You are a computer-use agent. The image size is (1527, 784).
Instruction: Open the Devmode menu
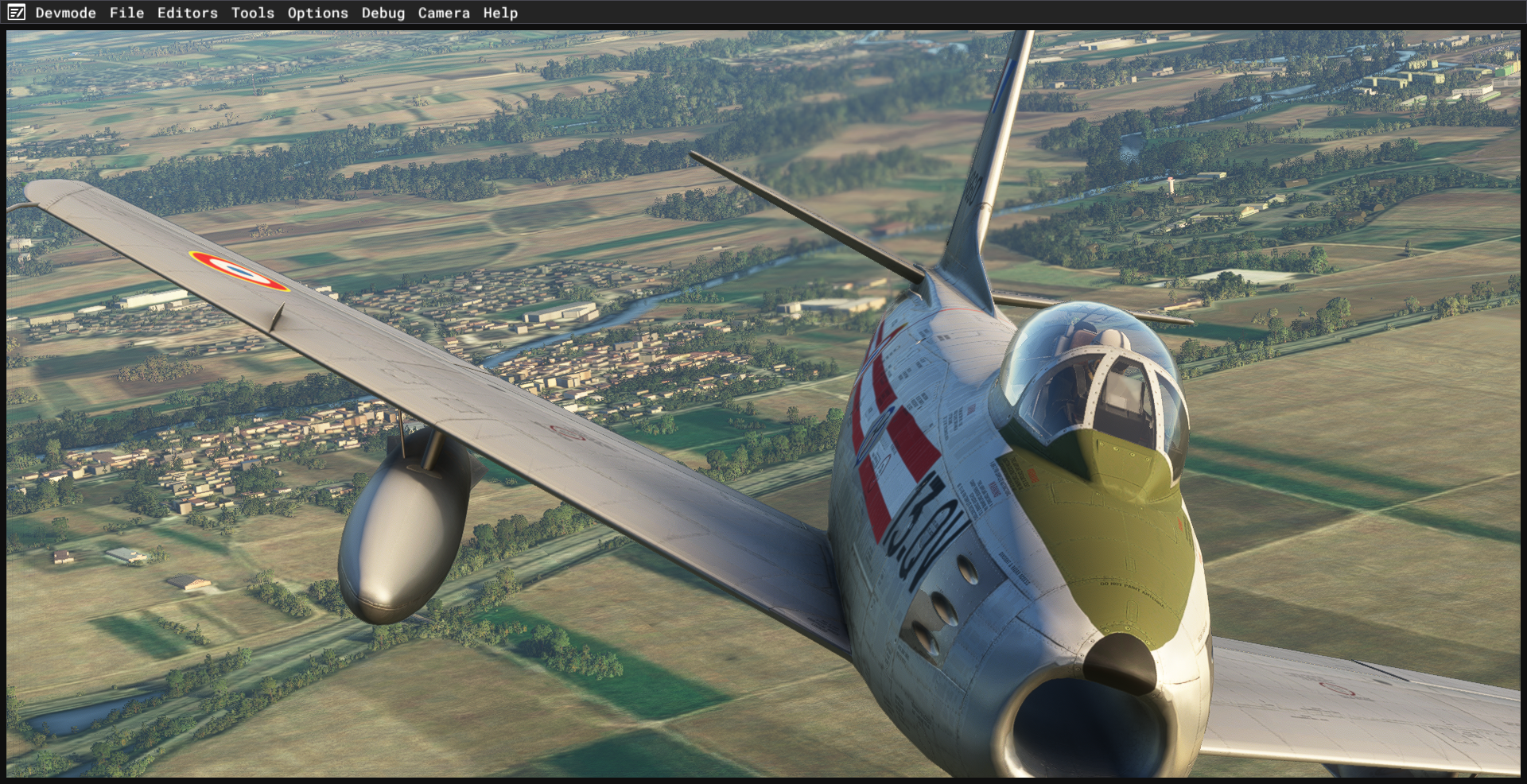[x=65, y=13]
